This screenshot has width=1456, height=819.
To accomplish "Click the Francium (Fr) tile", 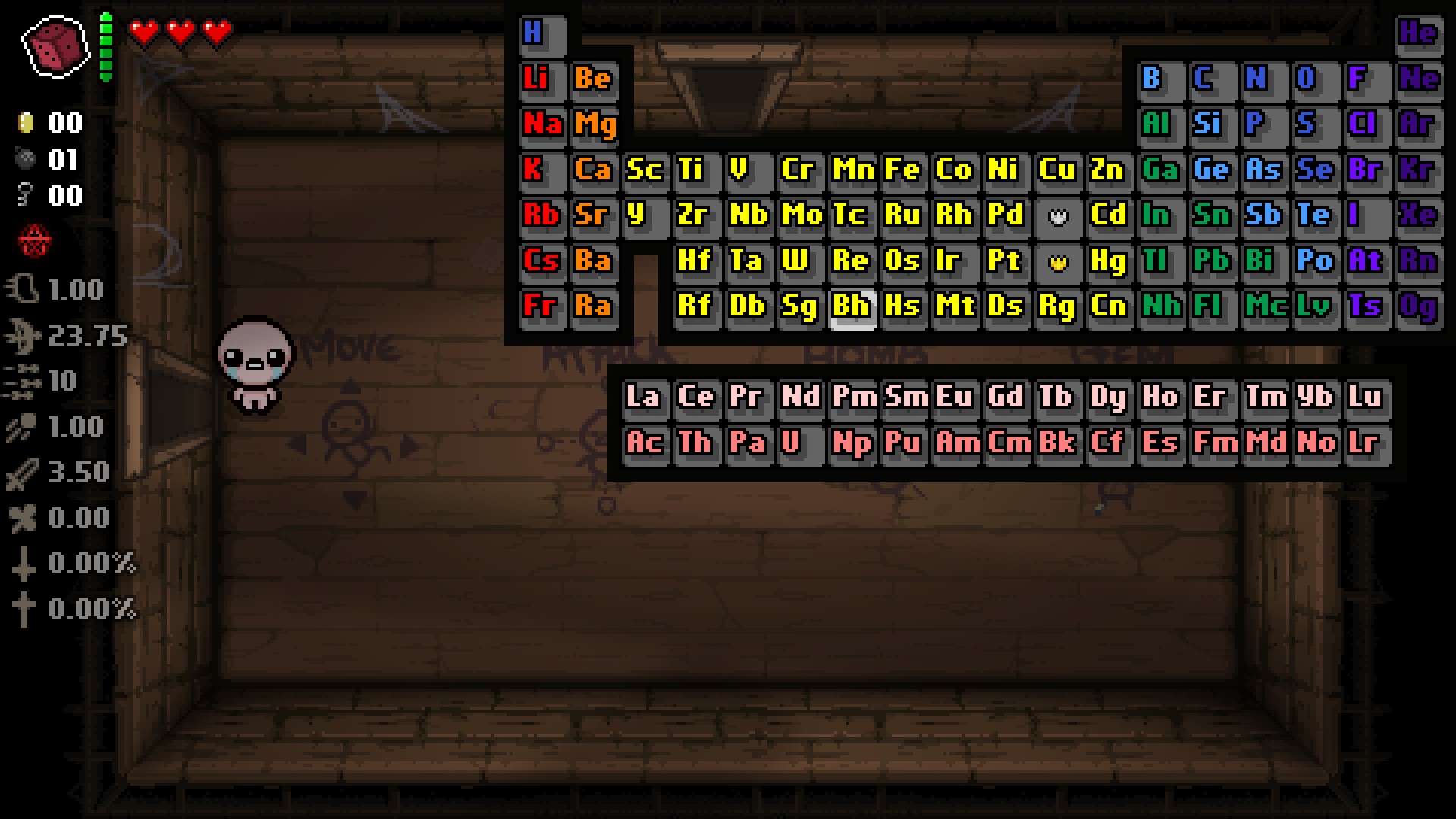I will click(541, 307).
